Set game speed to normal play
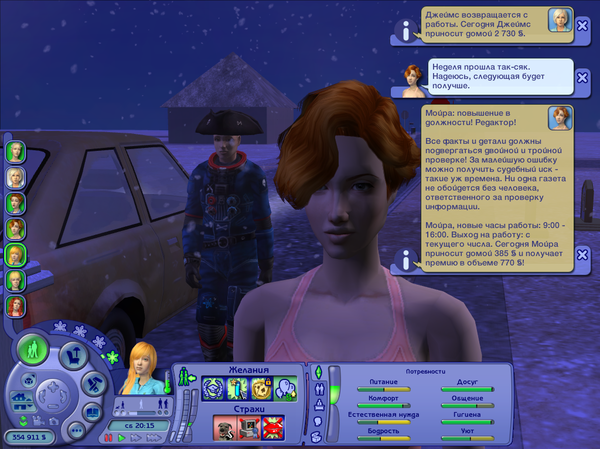 [x=122, y=437]
